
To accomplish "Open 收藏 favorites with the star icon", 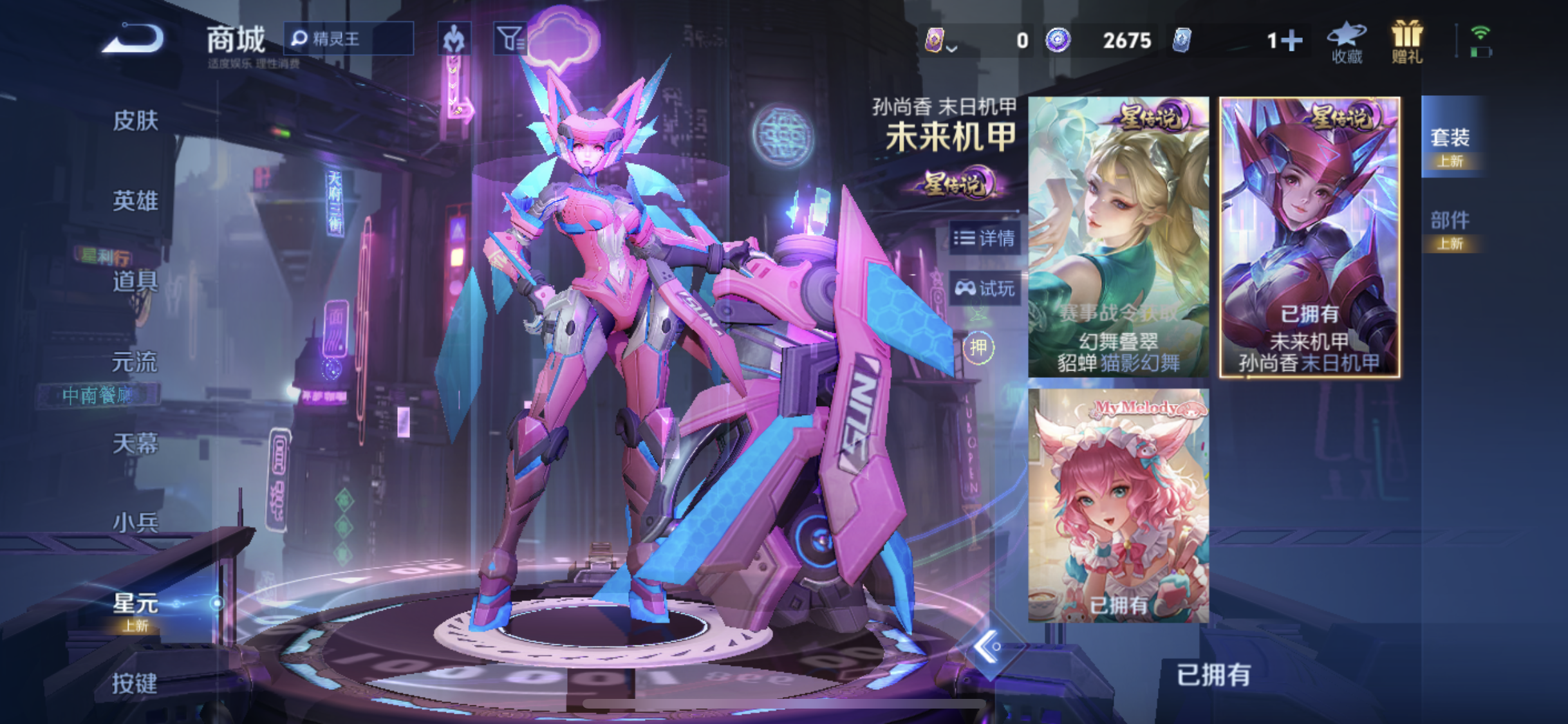I will click(1346, 41).
